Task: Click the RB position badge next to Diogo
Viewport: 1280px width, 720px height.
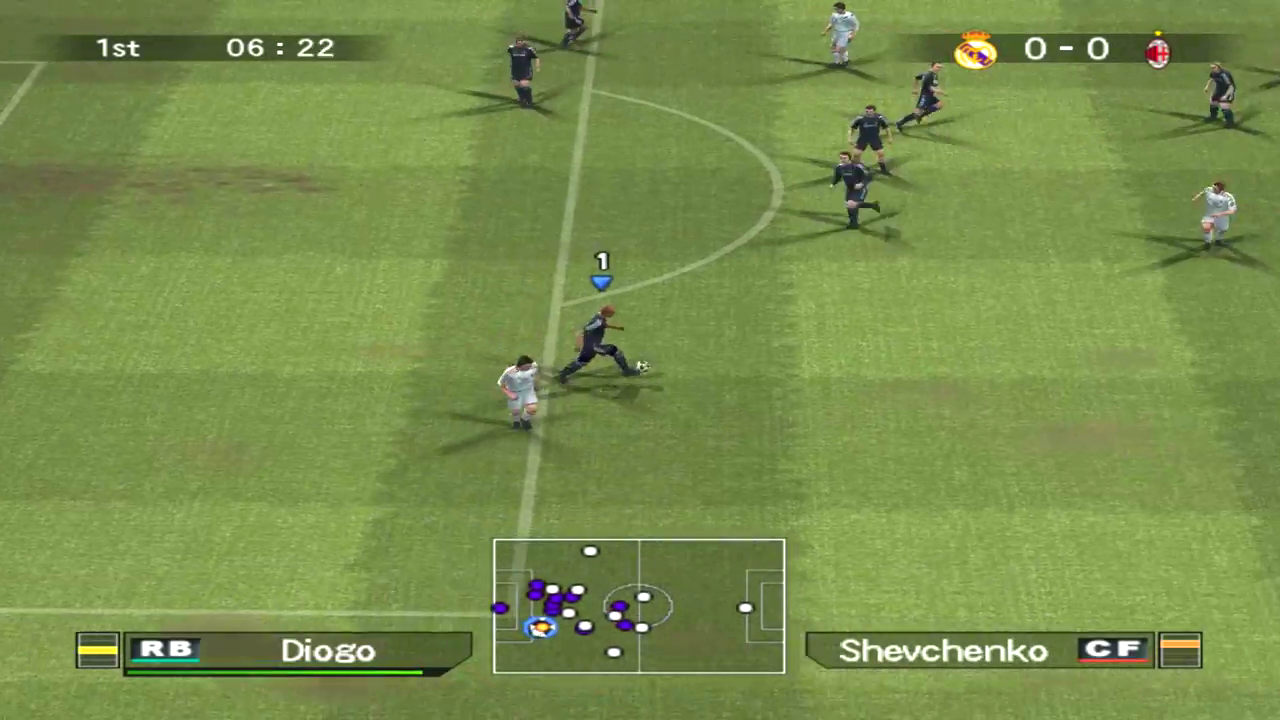Action: 165,650
